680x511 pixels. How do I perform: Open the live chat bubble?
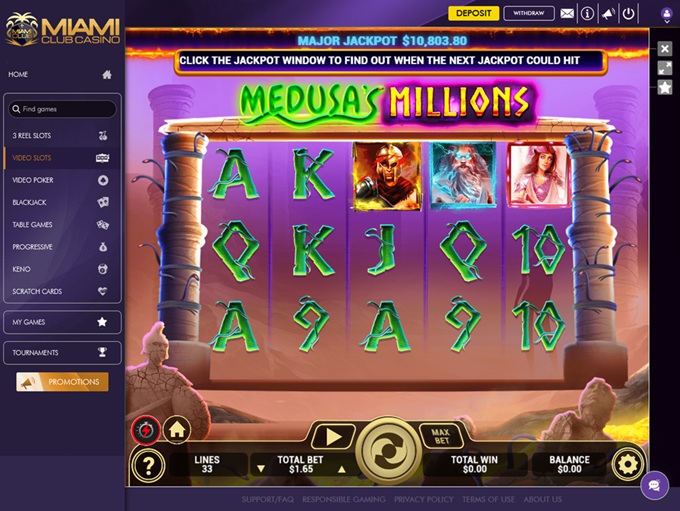point(654,486)
